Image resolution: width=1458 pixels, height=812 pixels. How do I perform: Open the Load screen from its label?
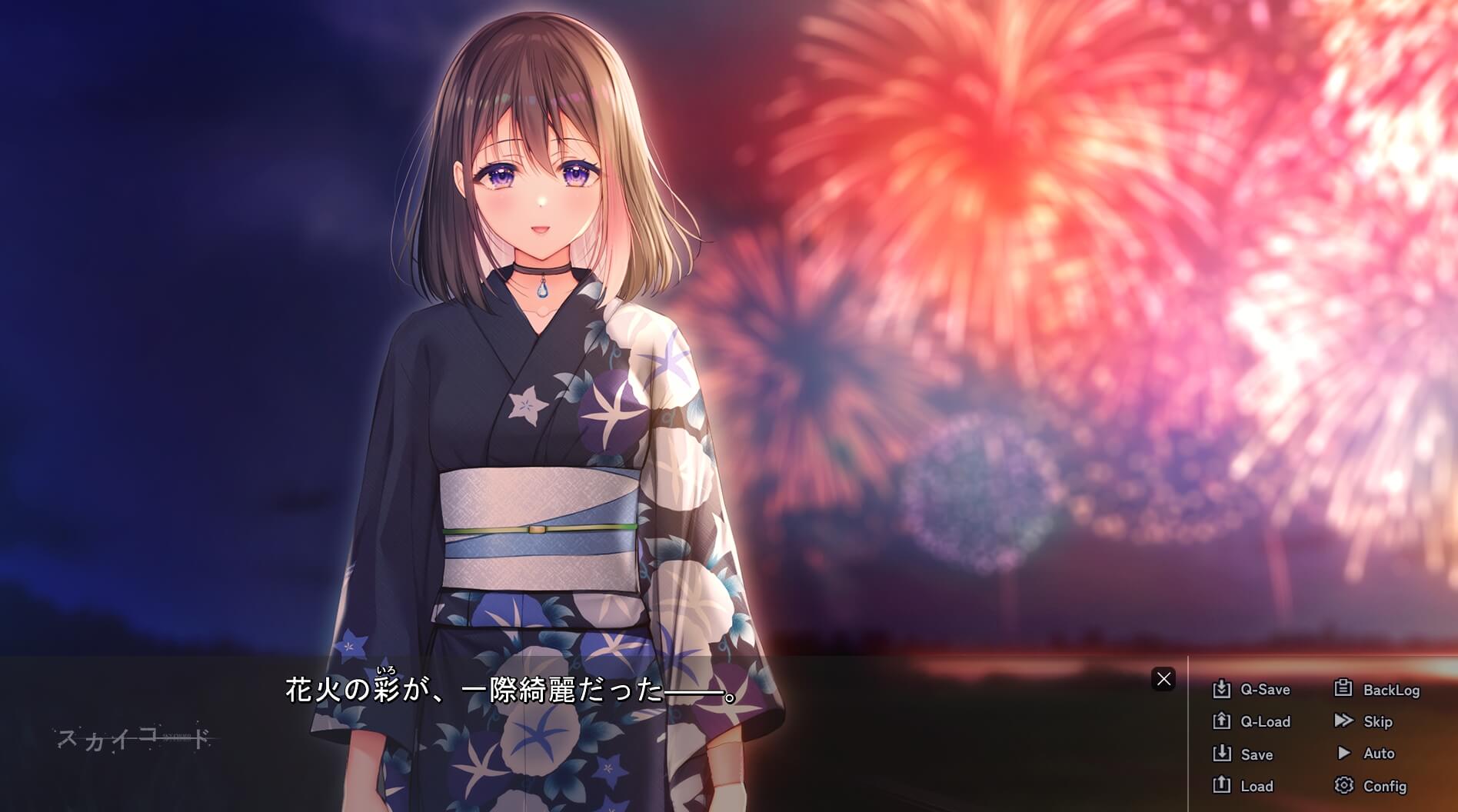1259,787
